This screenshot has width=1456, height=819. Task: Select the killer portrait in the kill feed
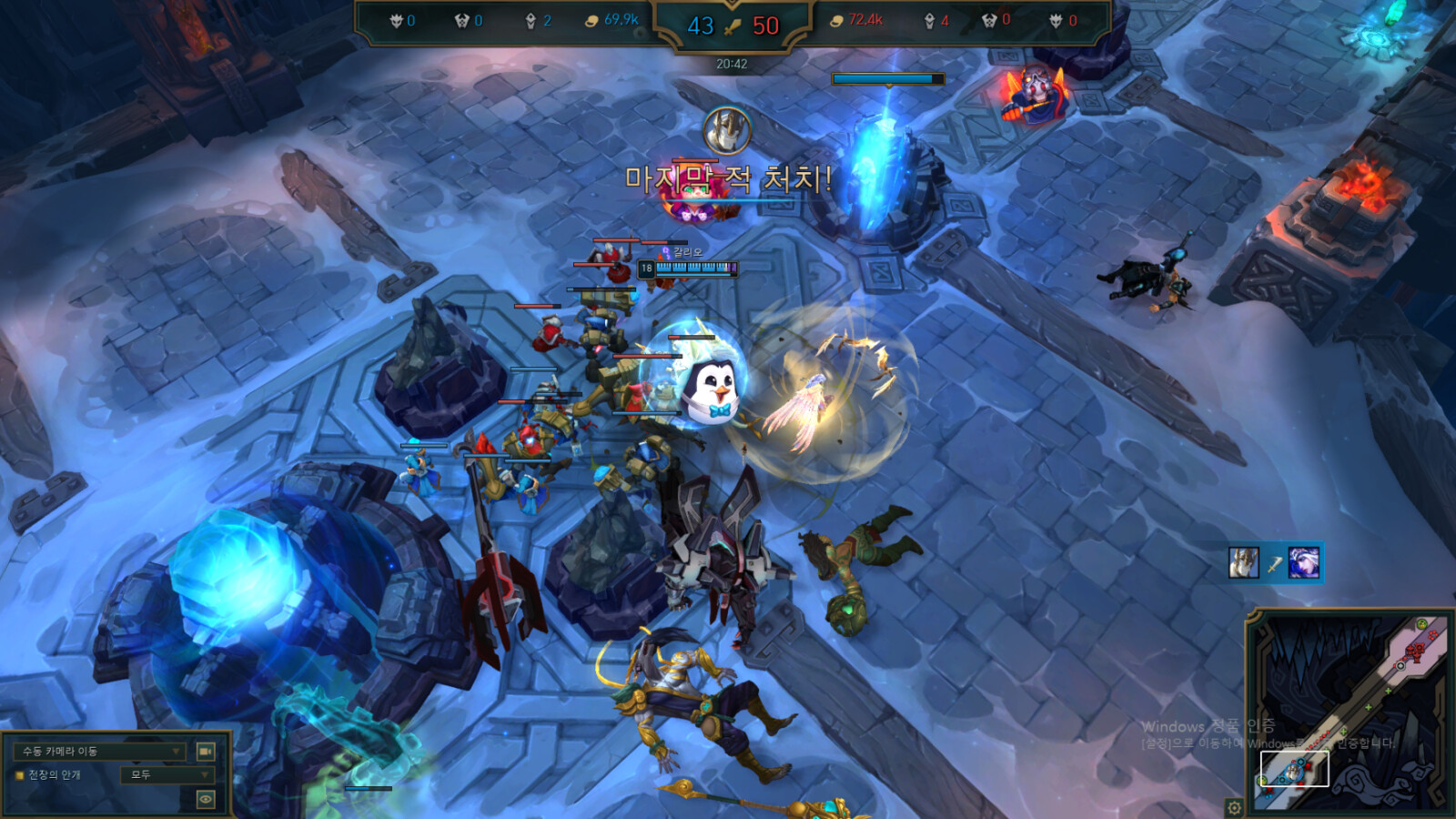click(1244, 563)
